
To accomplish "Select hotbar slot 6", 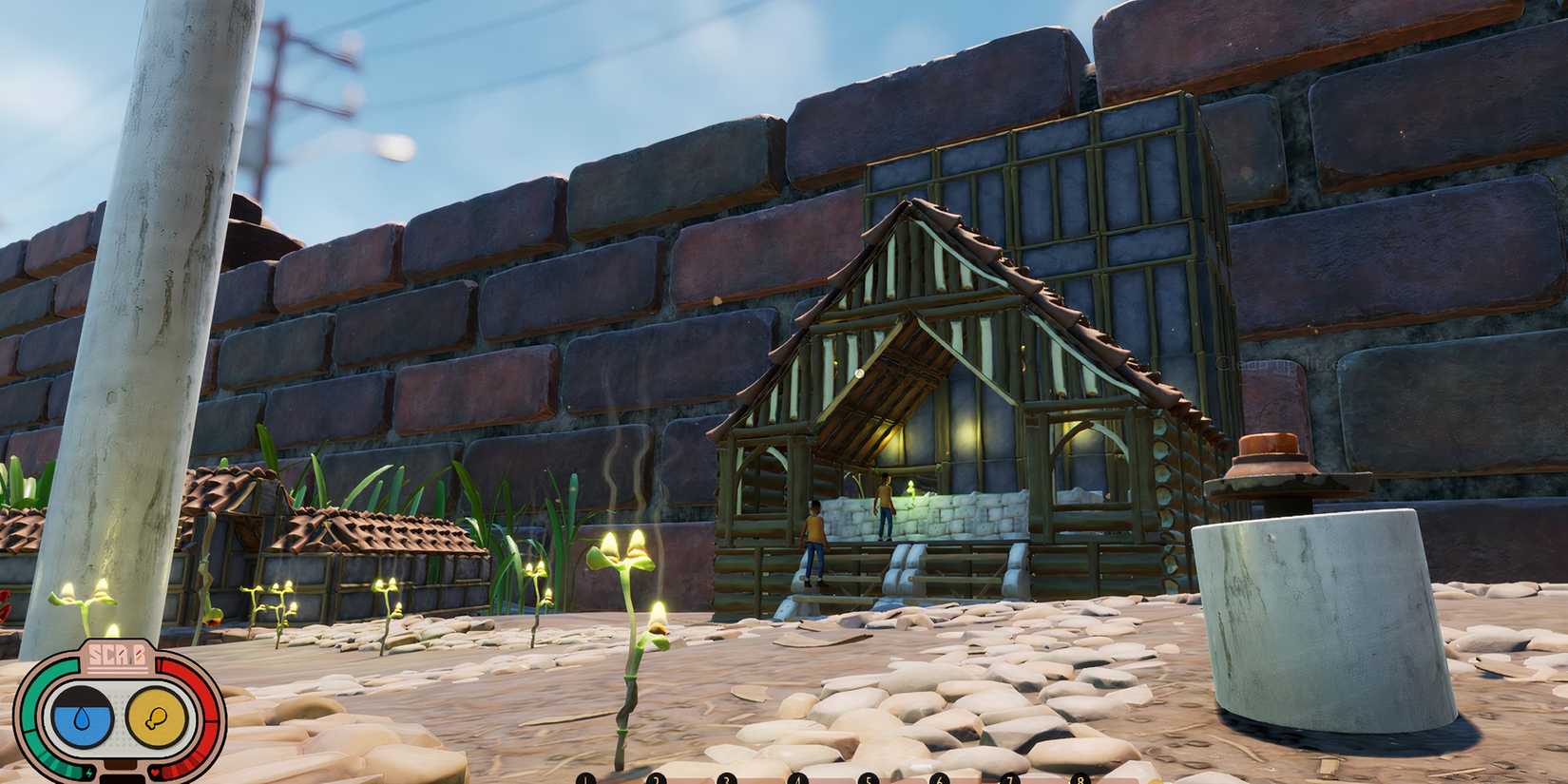I will (938, 779).
